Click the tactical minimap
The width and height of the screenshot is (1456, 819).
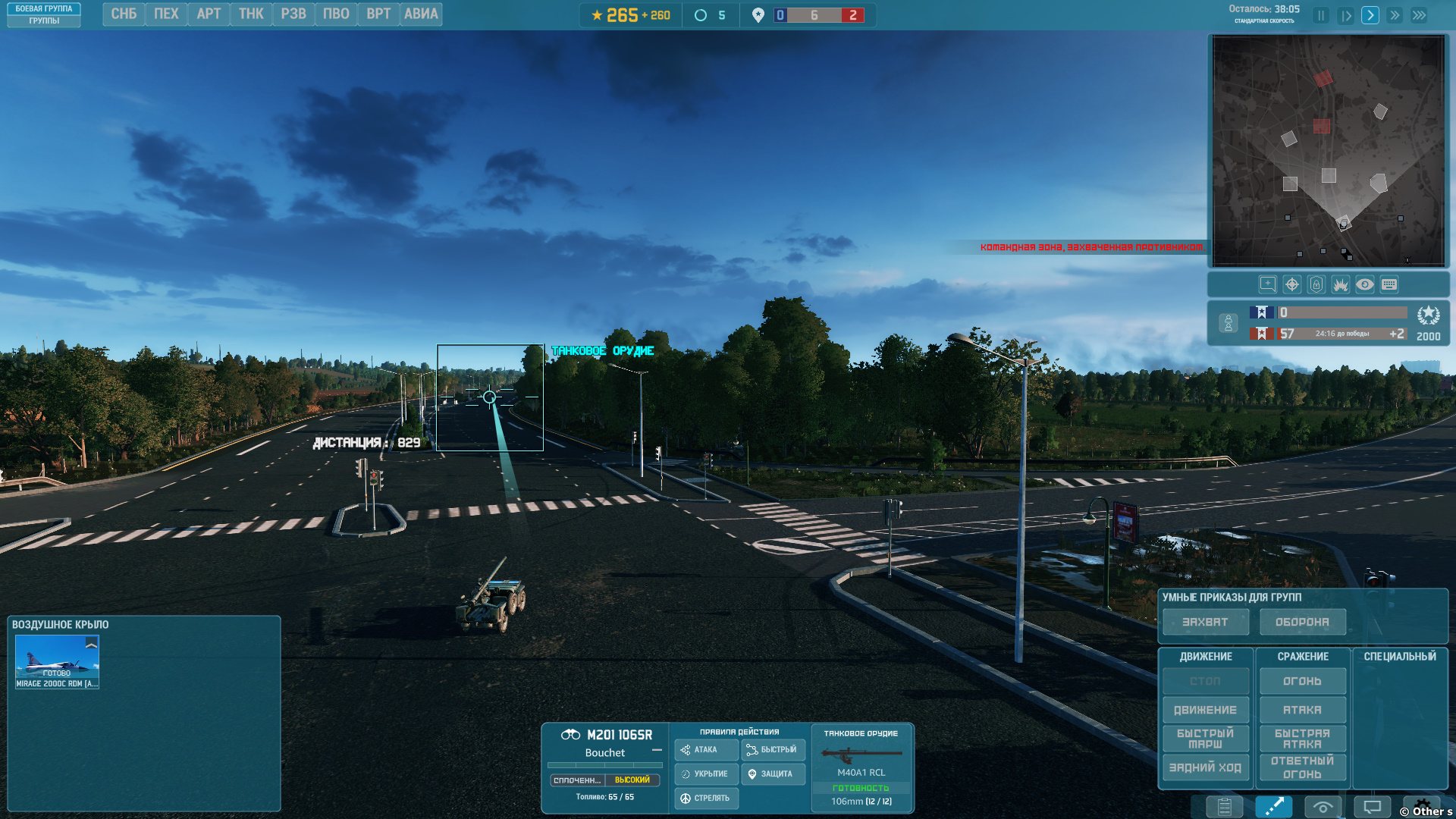[x=1328, y=151]
